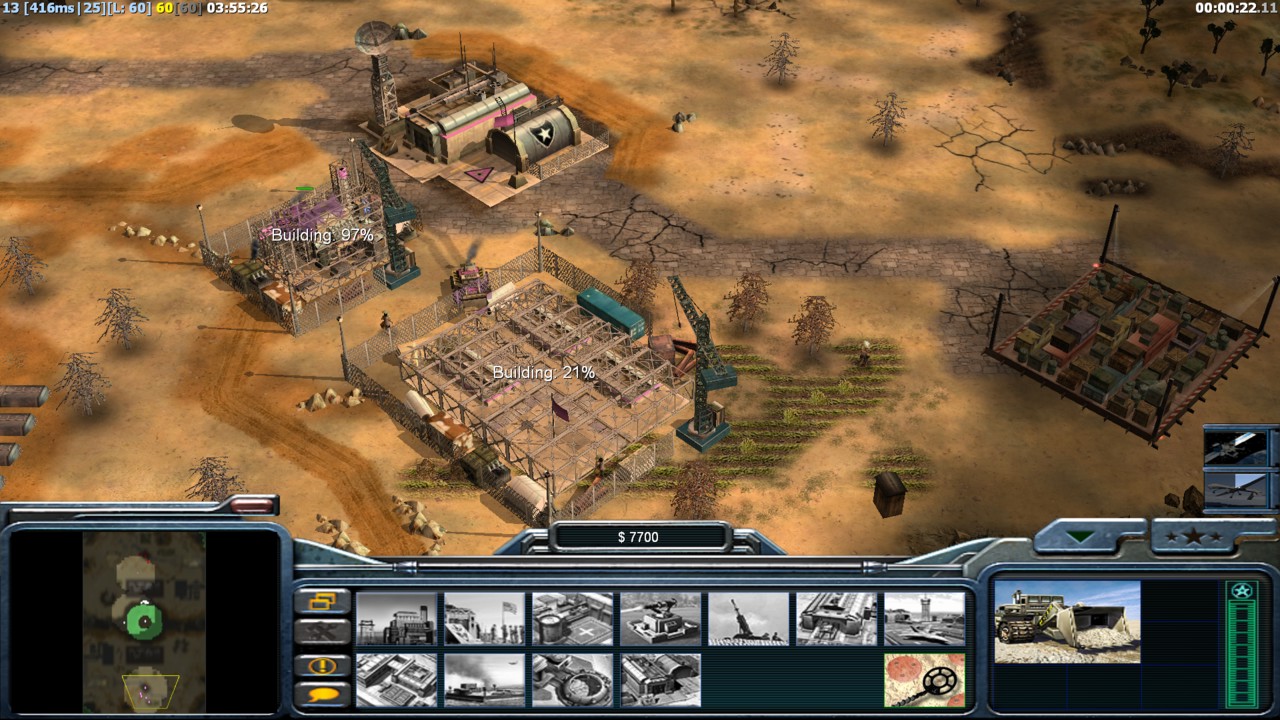Viewport: 1280px width, 720px height.
Task: Open the Generals powers three-star button
Action: [1201, 537]
